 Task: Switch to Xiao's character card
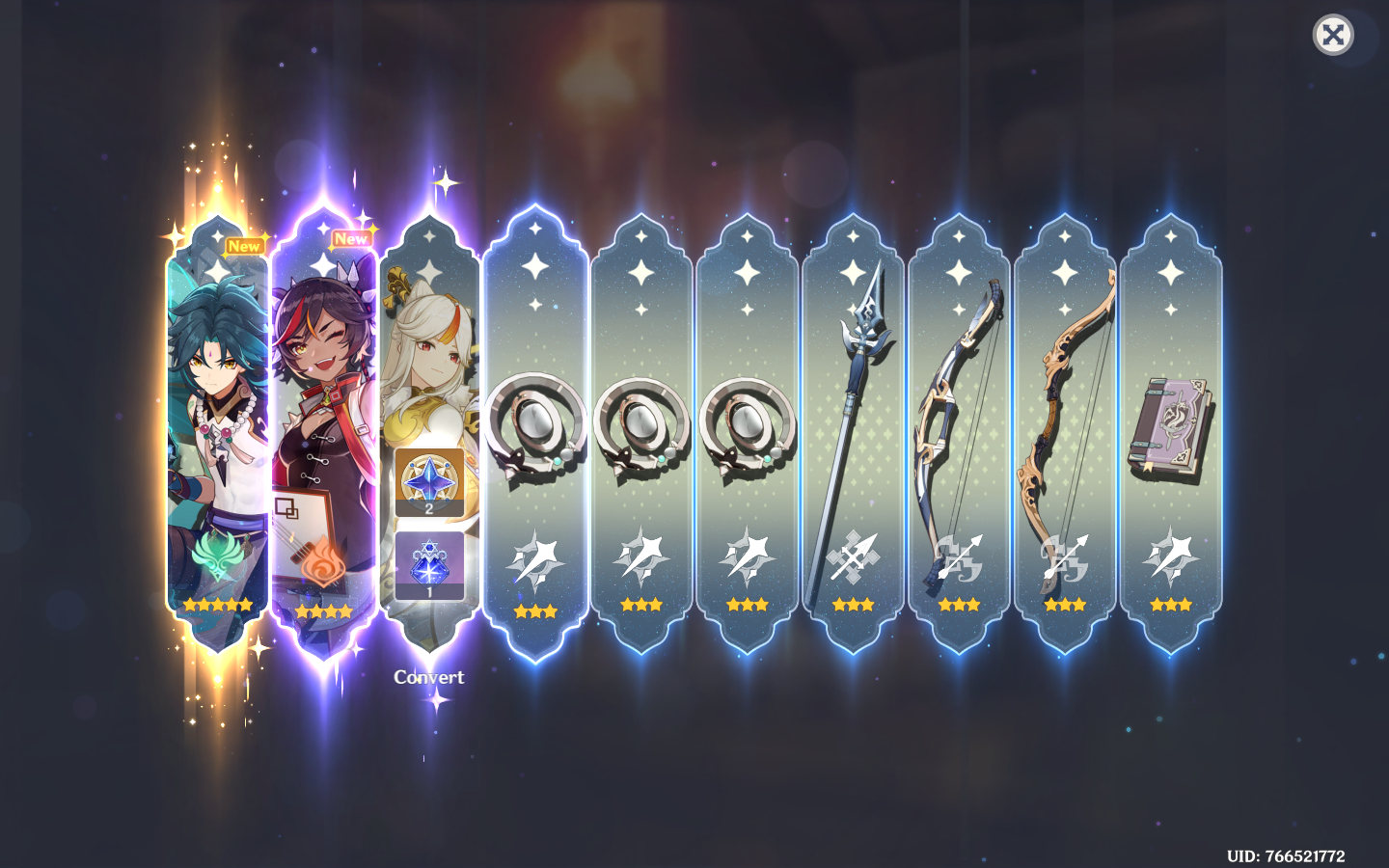215,405
